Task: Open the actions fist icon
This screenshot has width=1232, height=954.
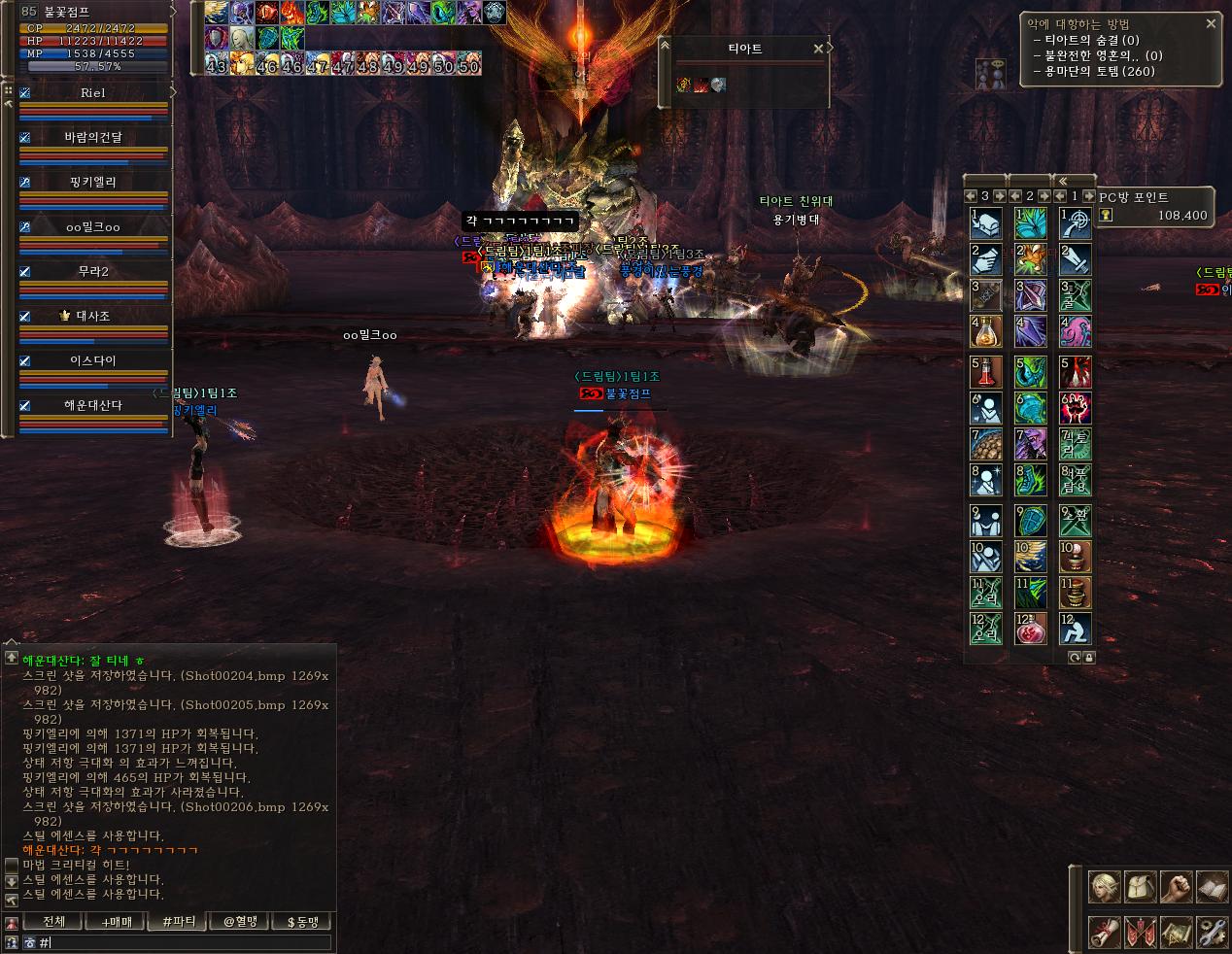Action: point(1176,886)
